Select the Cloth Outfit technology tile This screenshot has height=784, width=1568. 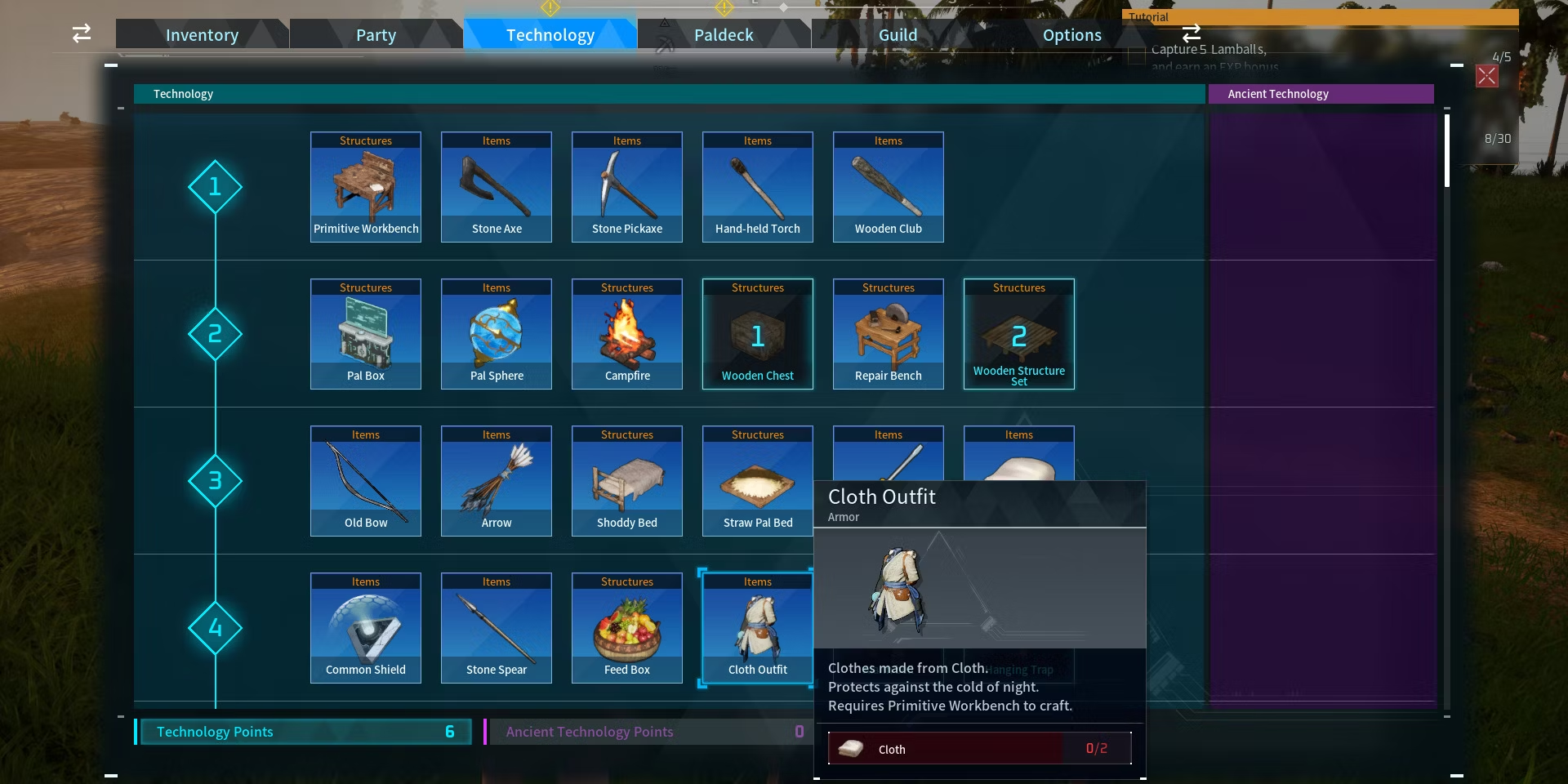(758, 628)
